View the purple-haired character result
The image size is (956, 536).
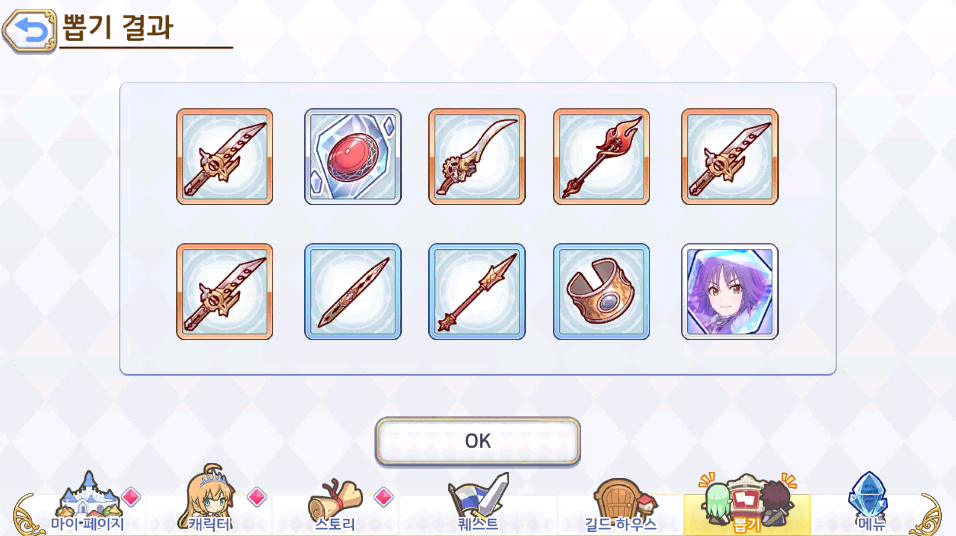tap(730, 292)
